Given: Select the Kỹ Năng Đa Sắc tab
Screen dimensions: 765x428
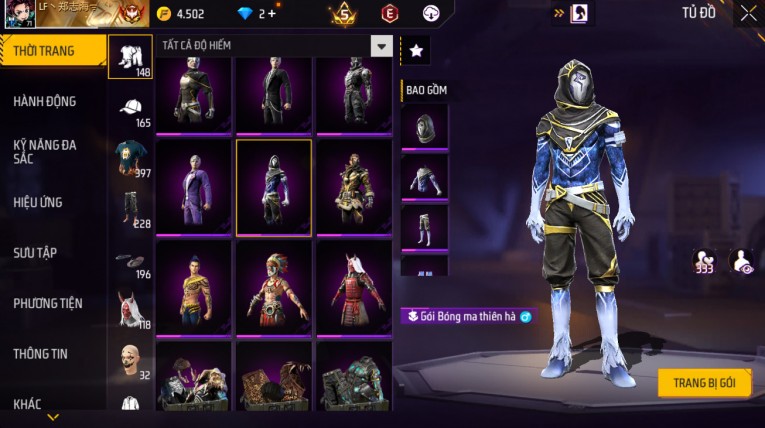Looking at the screenshot, I should coord(44,151).
